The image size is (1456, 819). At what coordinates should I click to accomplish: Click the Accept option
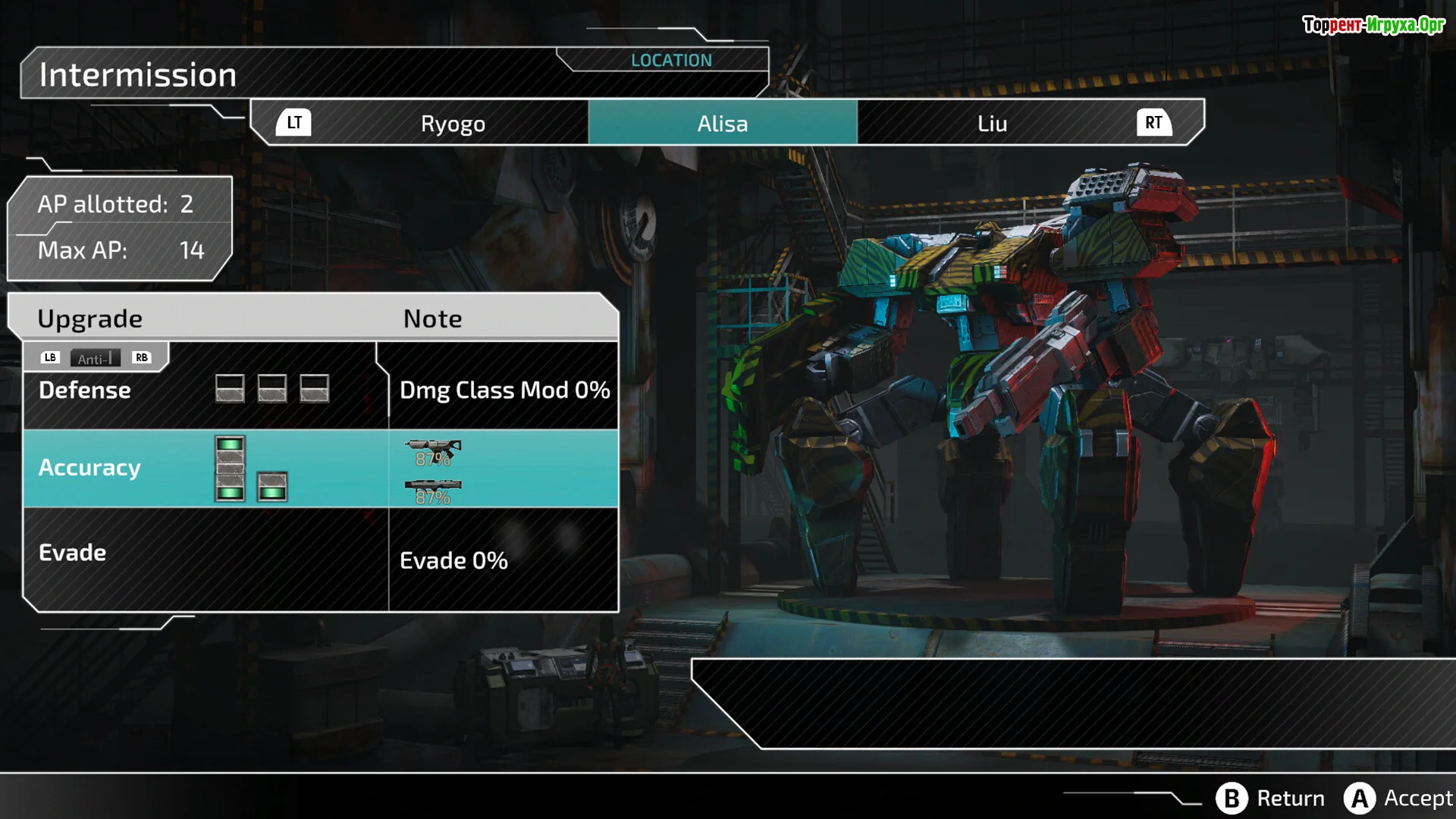(x=1398, y=798)
